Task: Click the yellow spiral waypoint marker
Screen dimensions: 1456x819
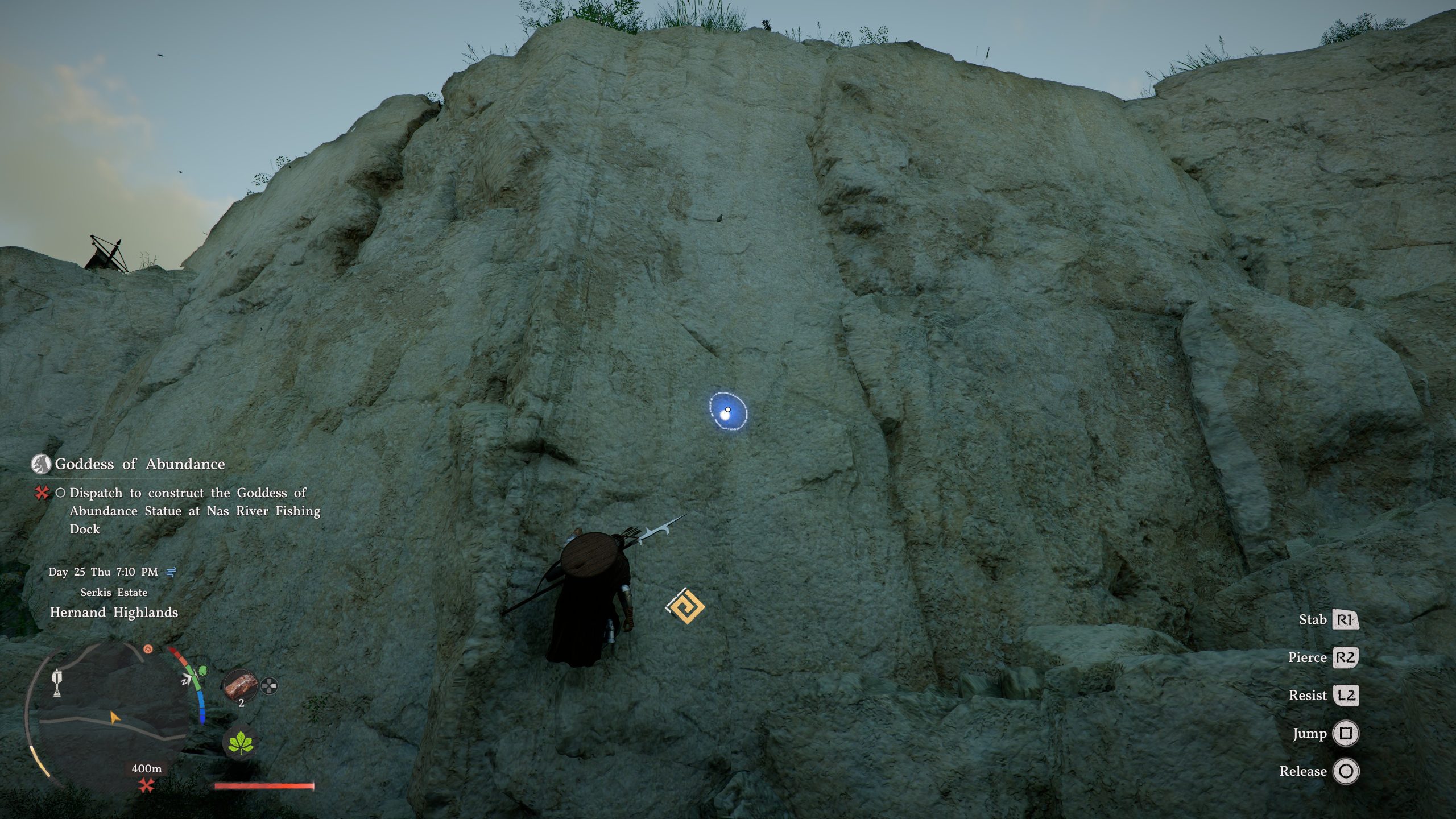Action: (685, 606)
